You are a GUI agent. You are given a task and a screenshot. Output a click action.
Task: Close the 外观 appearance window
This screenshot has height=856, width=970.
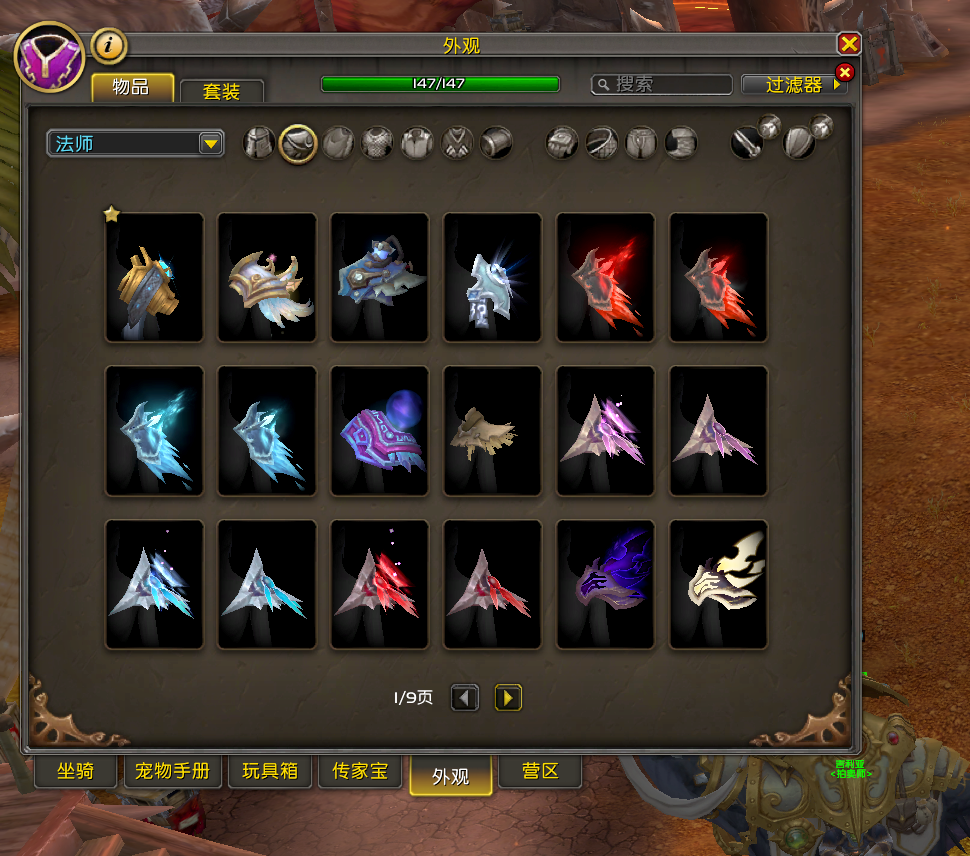849,44
